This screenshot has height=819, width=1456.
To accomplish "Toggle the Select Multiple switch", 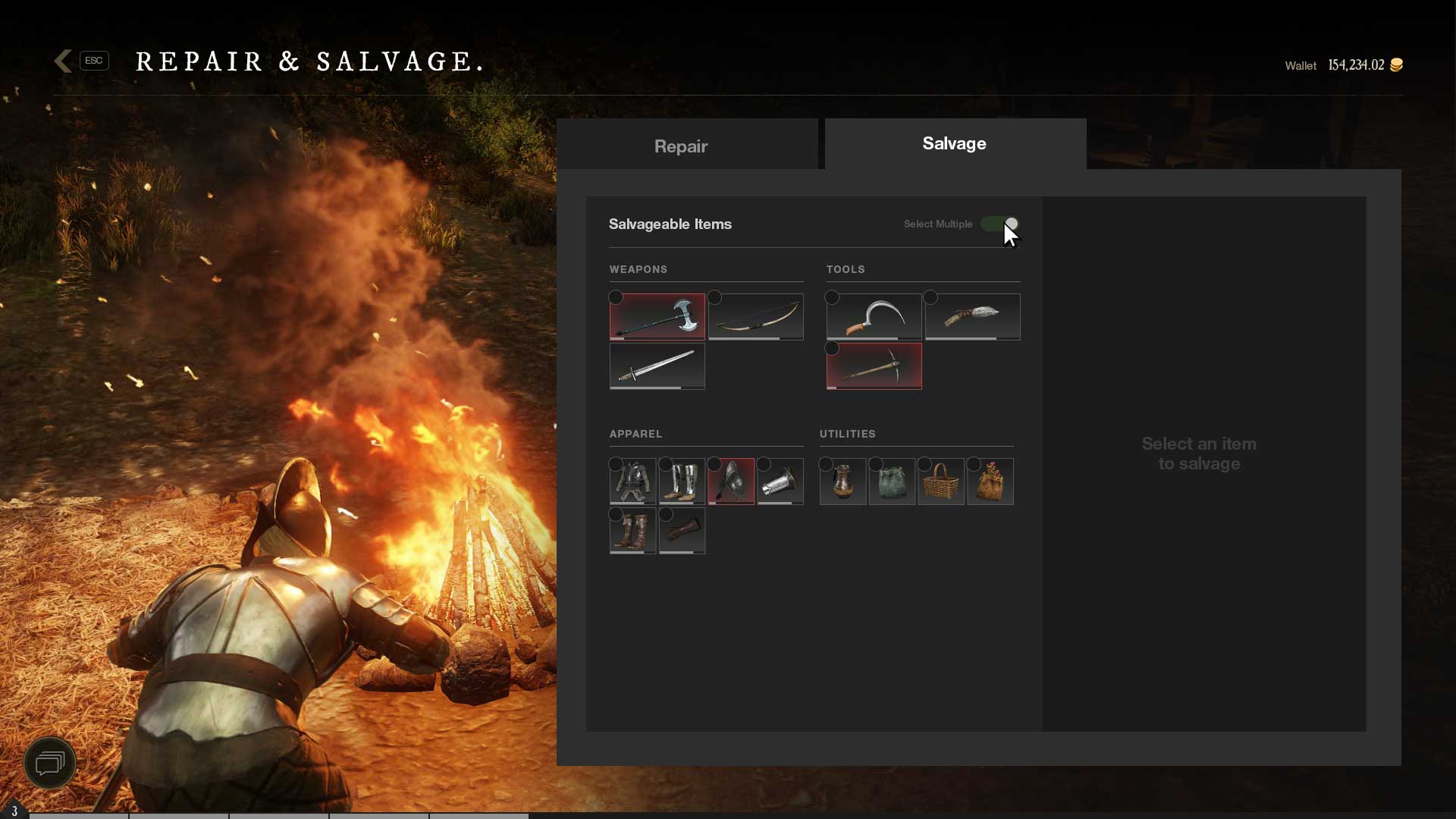I will [x=999, y=224].
